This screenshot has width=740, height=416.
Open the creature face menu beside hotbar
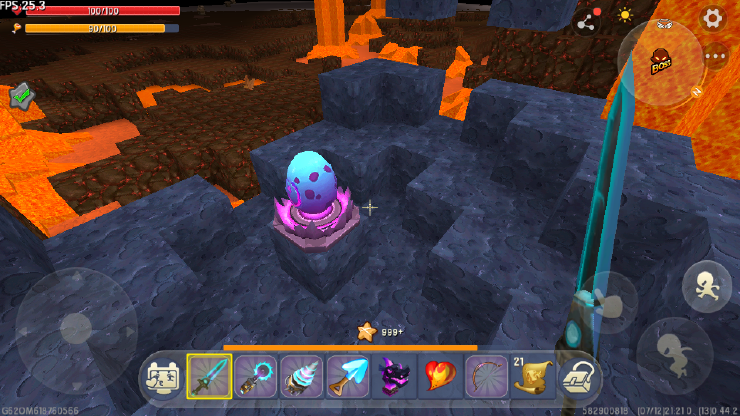[x=163, y=376]
